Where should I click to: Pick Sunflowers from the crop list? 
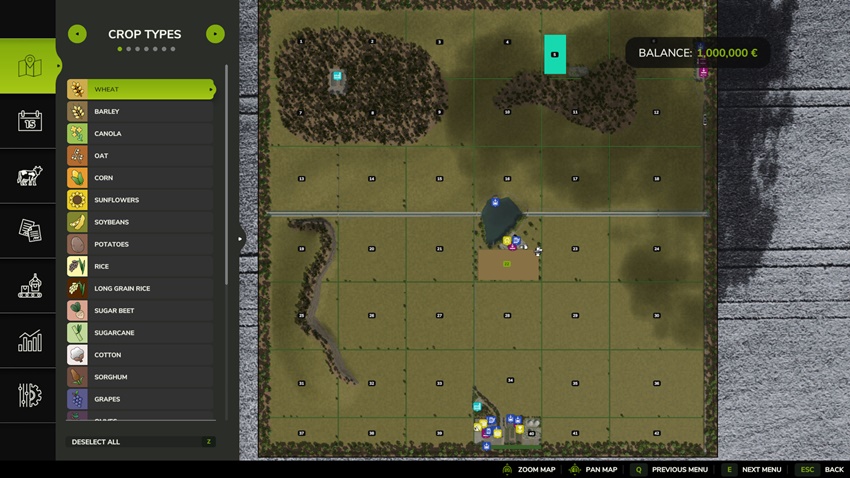[x=140, y=200]
